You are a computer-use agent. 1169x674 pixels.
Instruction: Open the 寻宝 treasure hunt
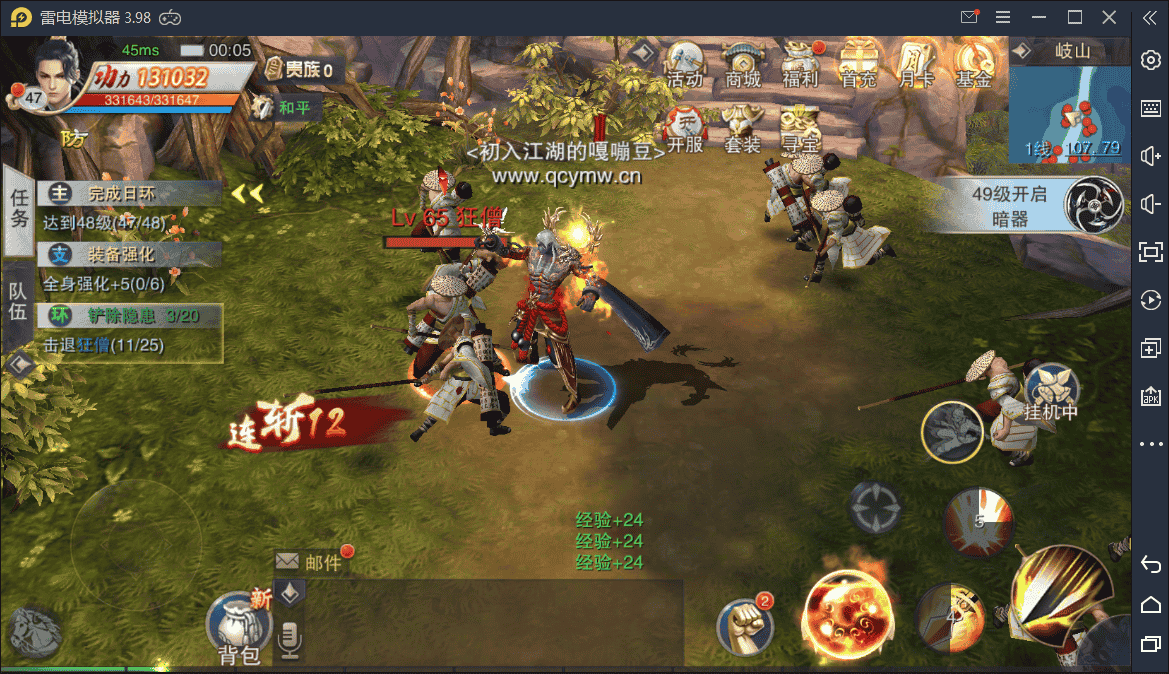(800, 130)
